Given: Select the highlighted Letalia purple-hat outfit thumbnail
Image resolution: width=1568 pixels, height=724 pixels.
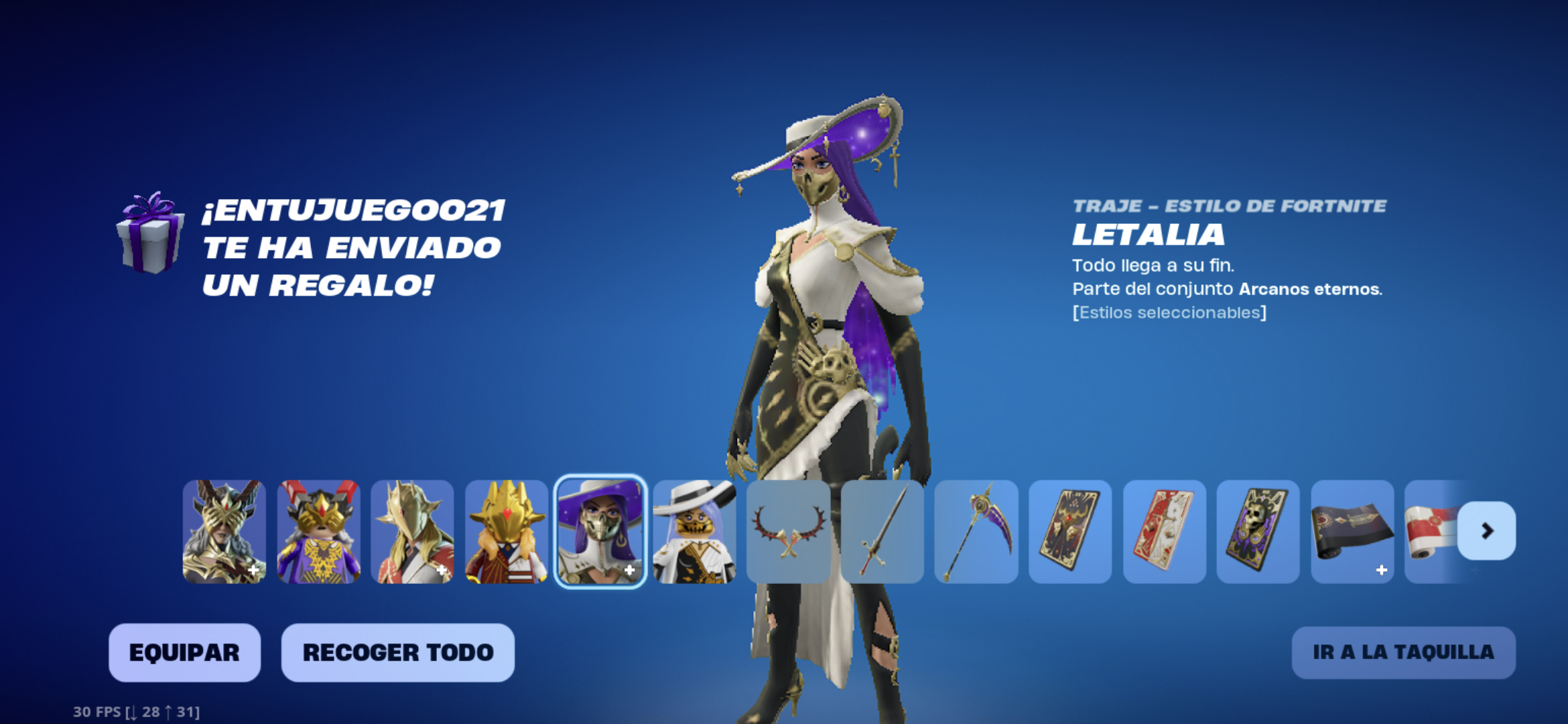Looking at the screenshot, I should [600, 531].
